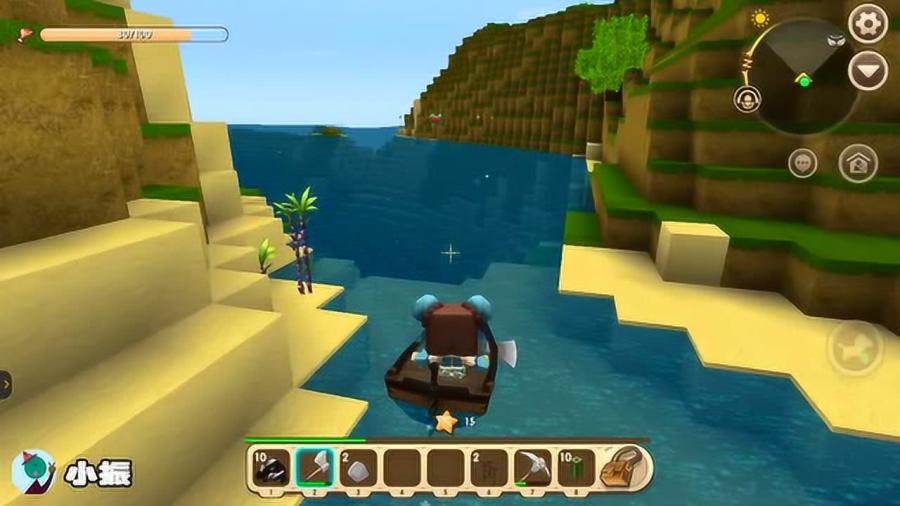Select the pickaxe hotbar slot
This screenshot has width=900, height=506.
533,467
